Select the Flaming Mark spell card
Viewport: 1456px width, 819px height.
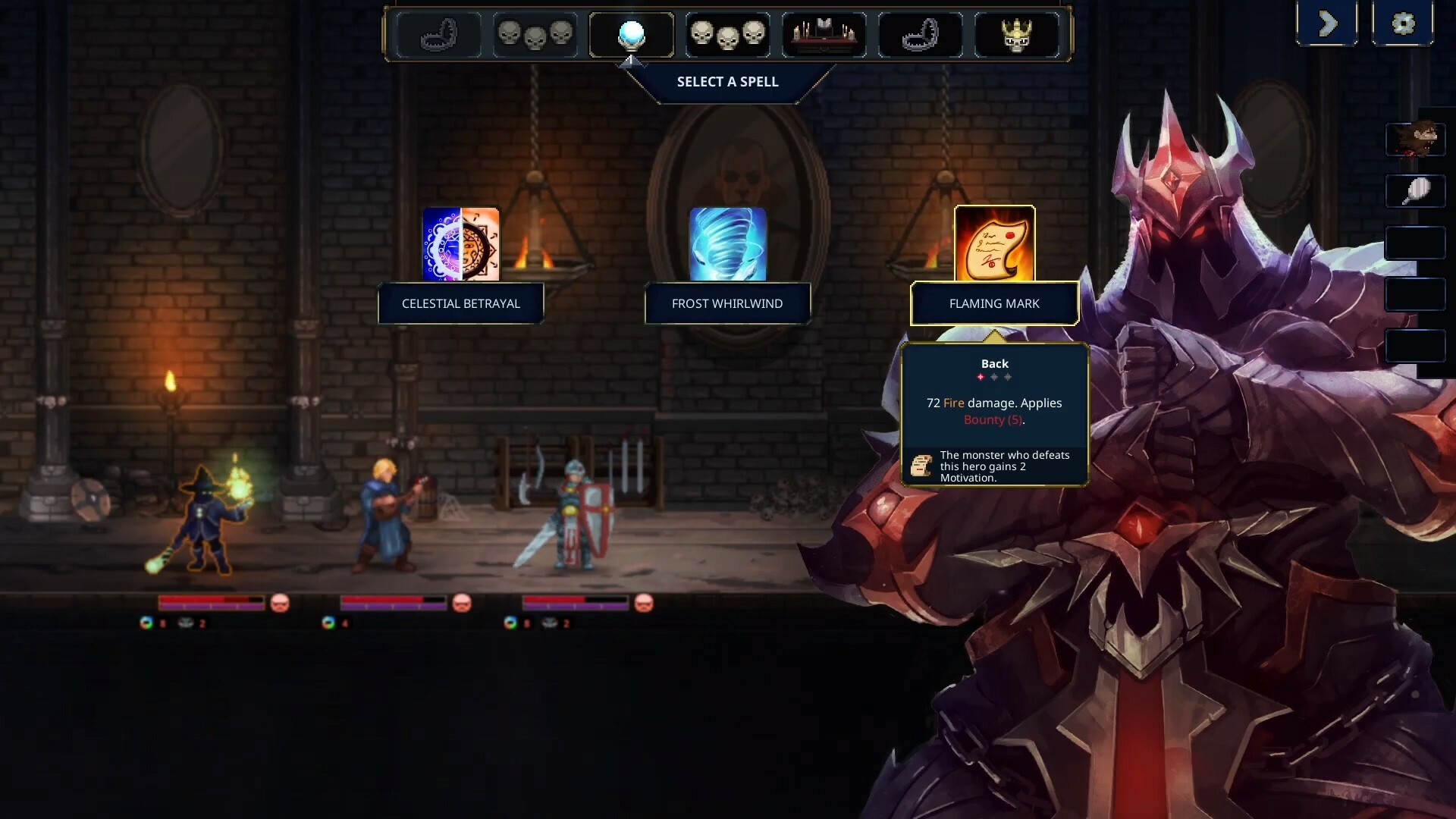994,244
